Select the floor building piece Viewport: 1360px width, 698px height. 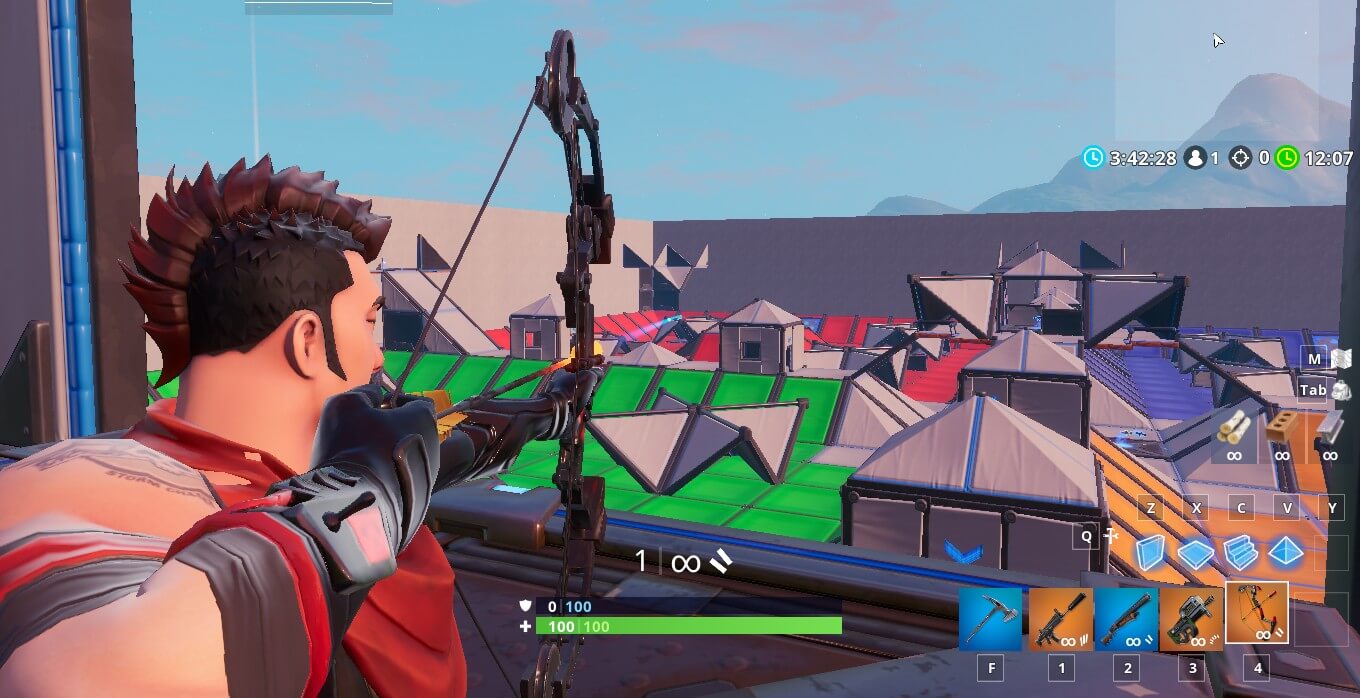click(1196, 552)
